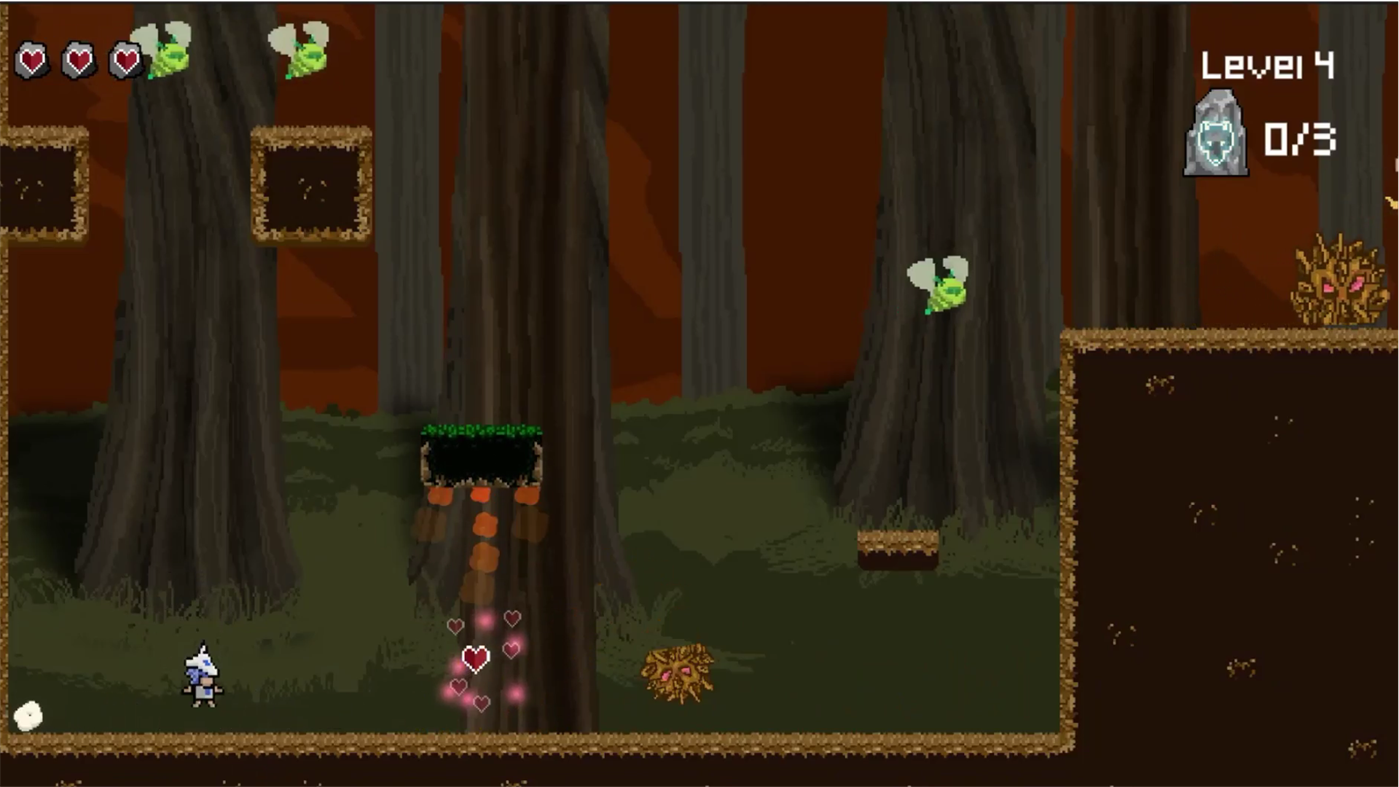
Task: Click the 0/3 stone counter text
Action: 1300,140
